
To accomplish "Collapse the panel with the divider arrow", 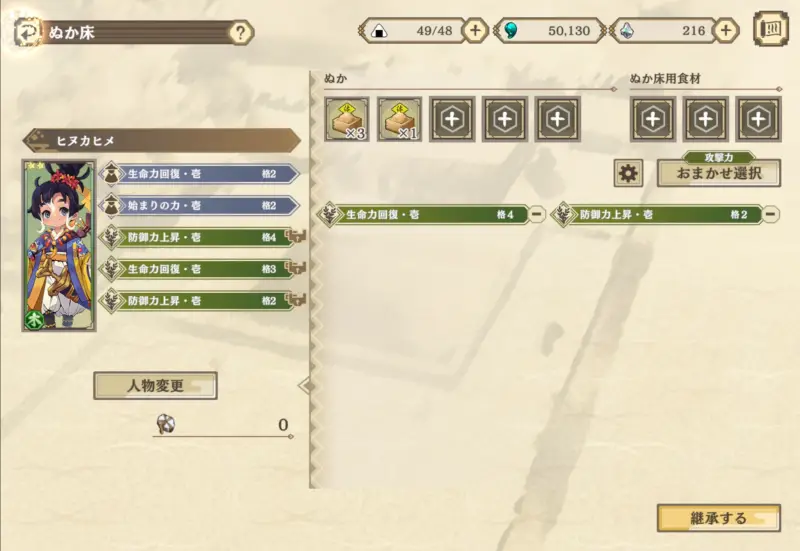I will 306,385.
